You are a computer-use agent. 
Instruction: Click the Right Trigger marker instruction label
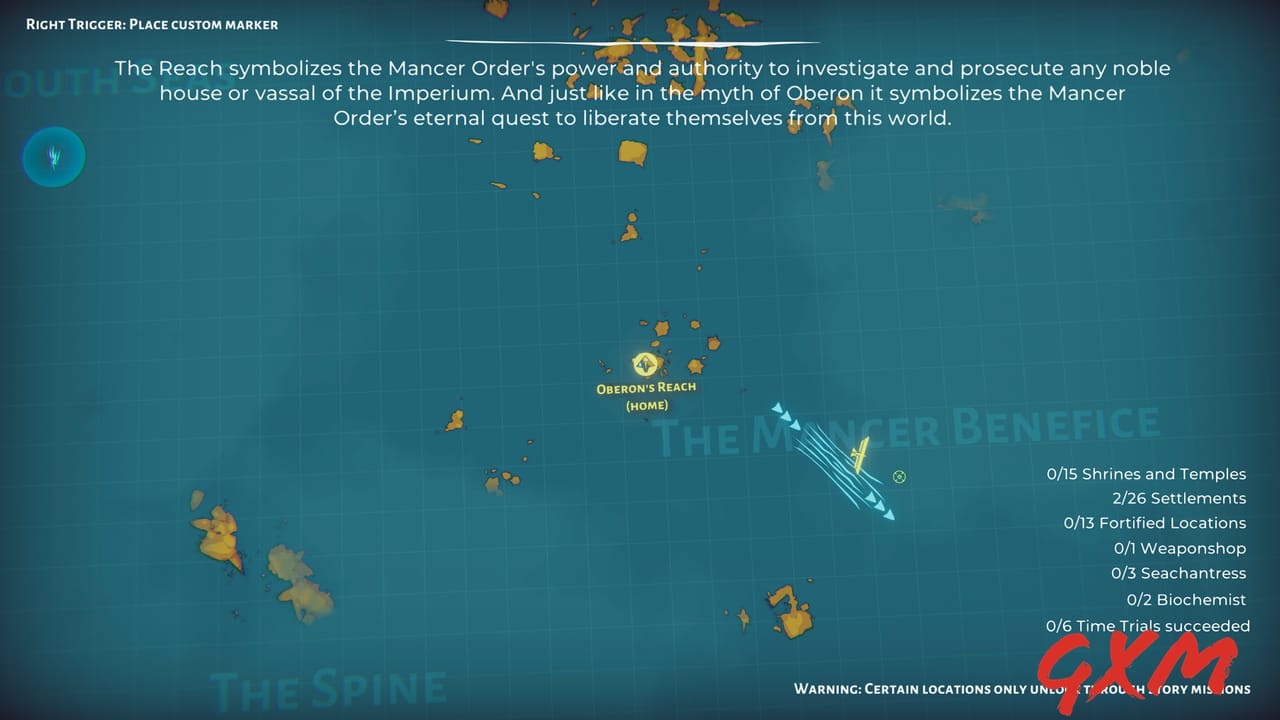[150, 24]
